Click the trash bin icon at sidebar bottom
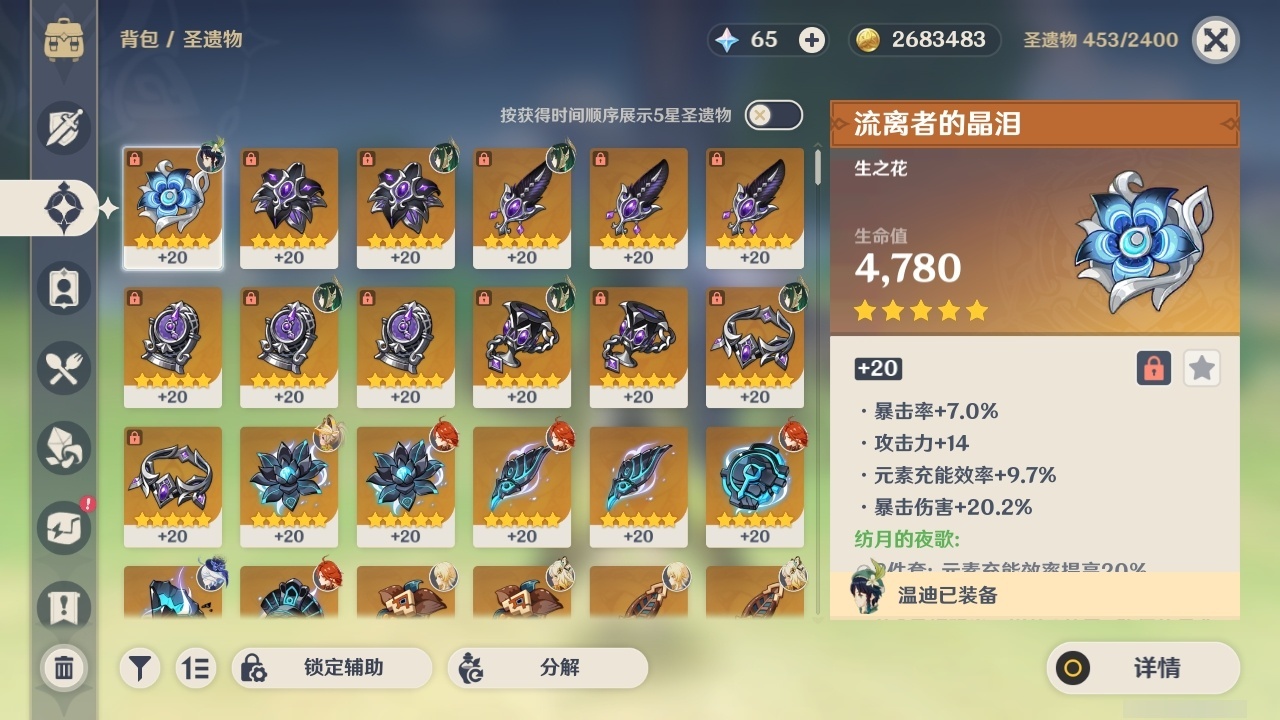The width and height of the screenshot is (1280, 720). pos(62,667)
